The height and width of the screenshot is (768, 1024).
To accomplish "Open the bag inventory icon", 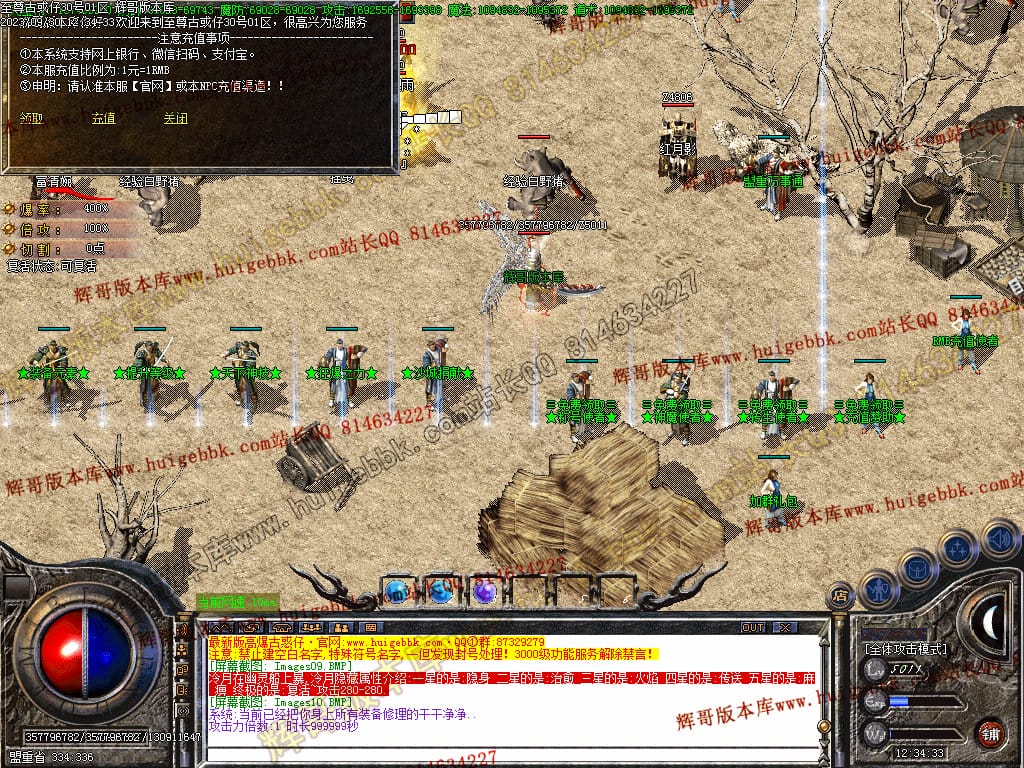I will click(918, 568).
